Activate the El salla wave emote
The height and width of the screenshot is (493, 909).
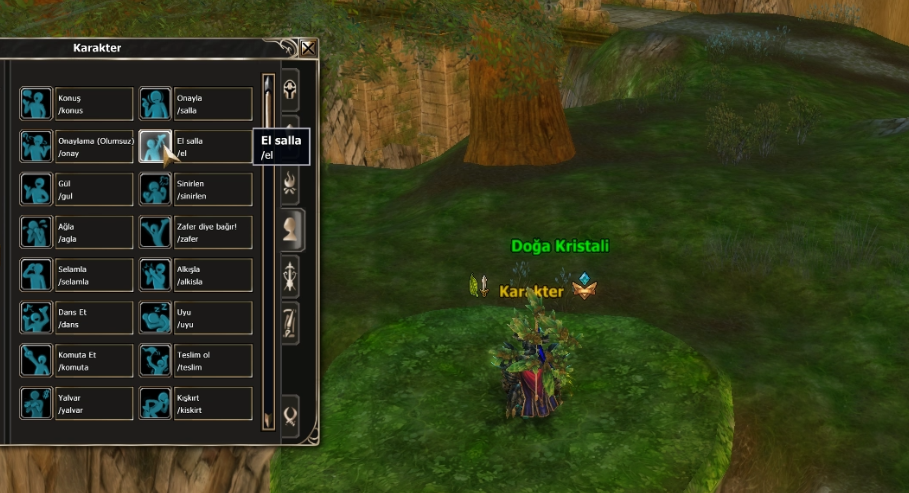[155, 147]
